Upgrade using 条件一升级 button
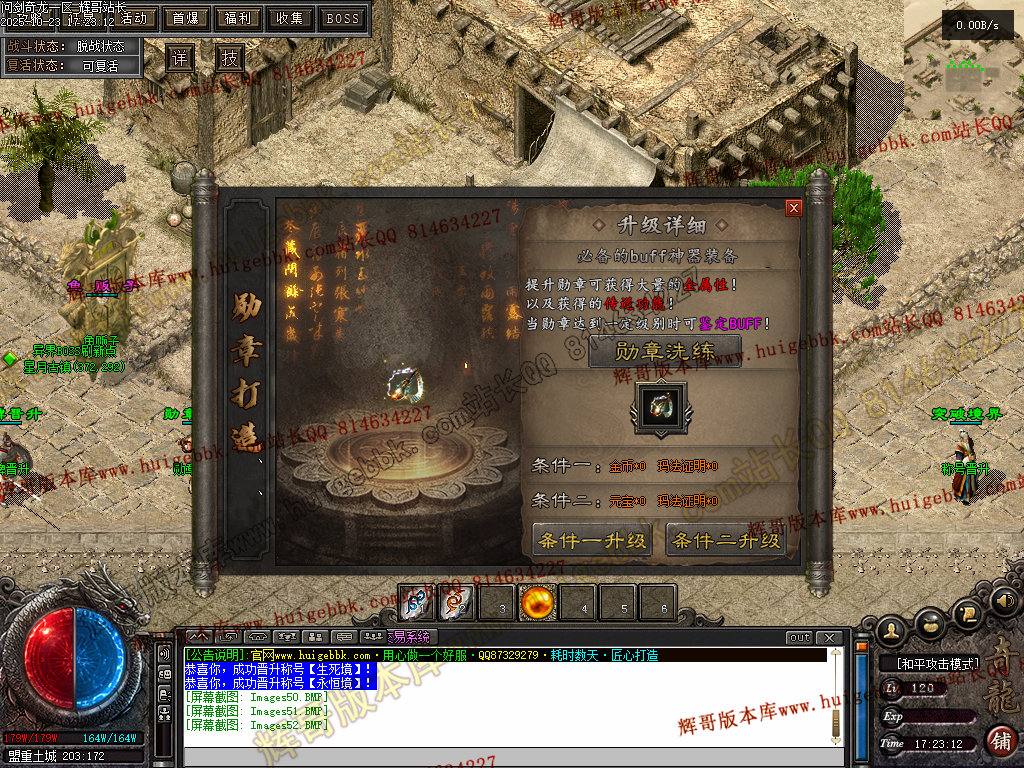 point(592,541)
